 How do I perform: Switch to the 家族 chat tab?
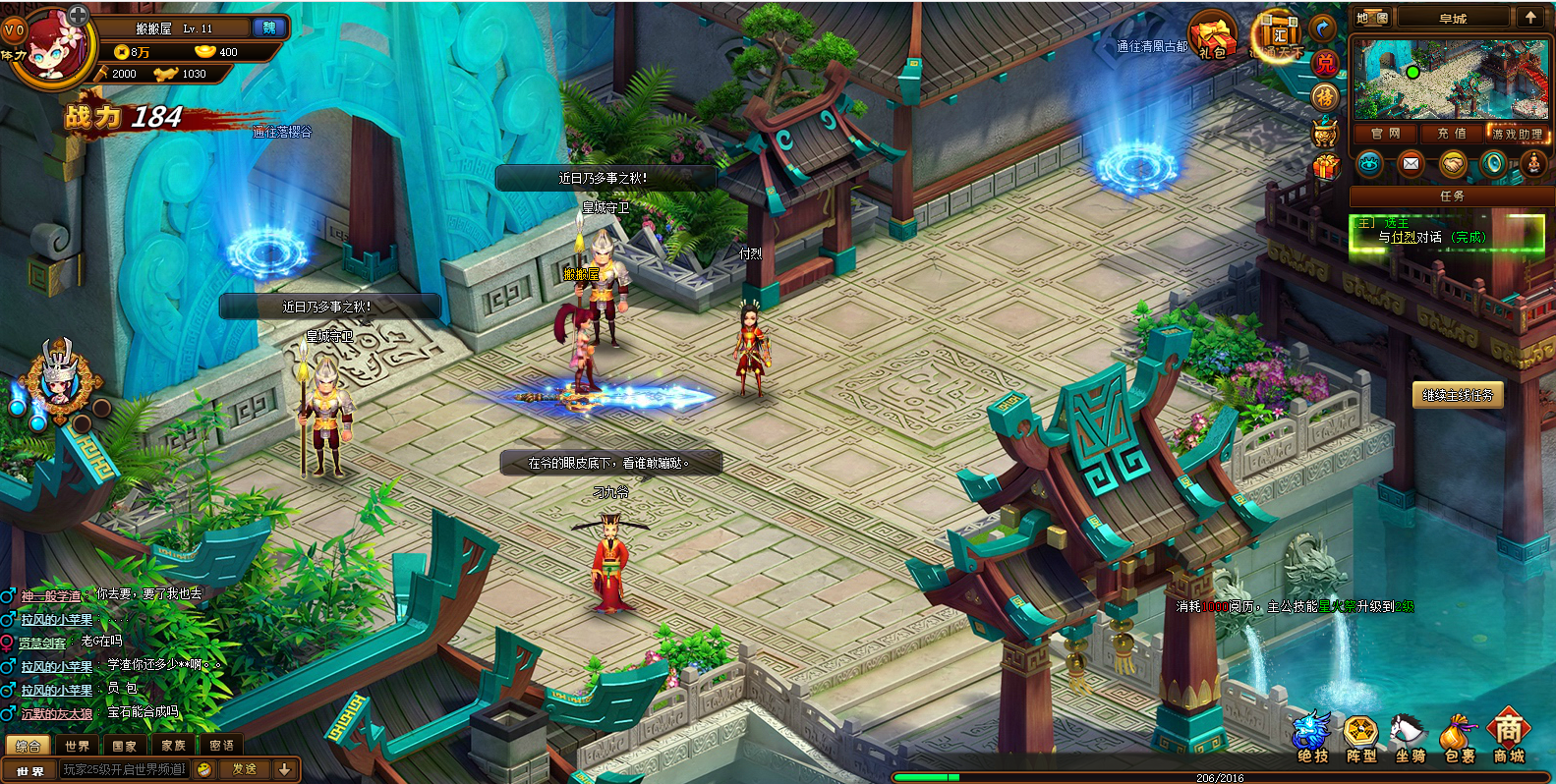click(x=173, y=746)
